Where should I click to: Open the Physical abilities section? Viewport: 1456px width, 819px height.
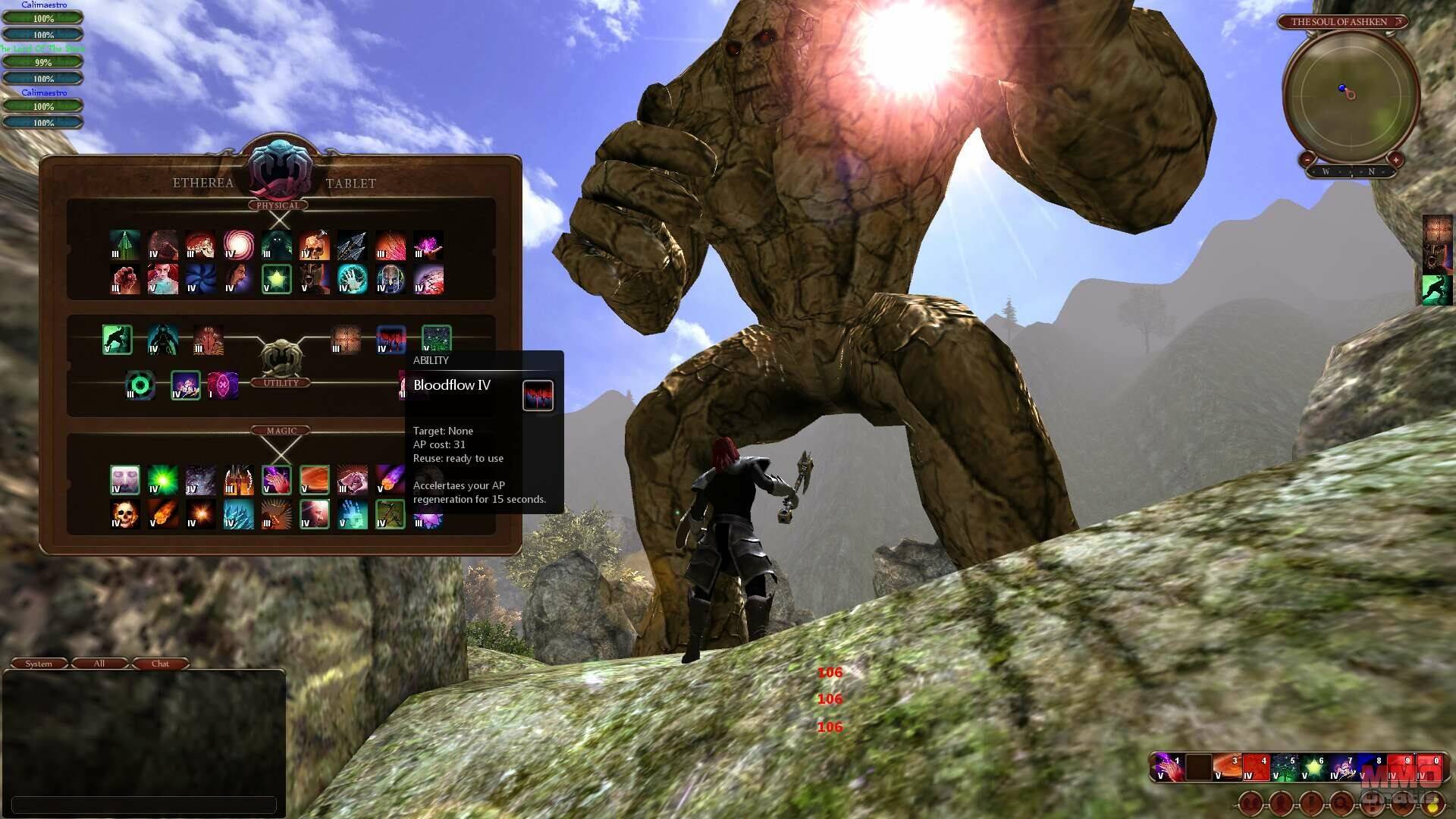(x=278, y=206)
